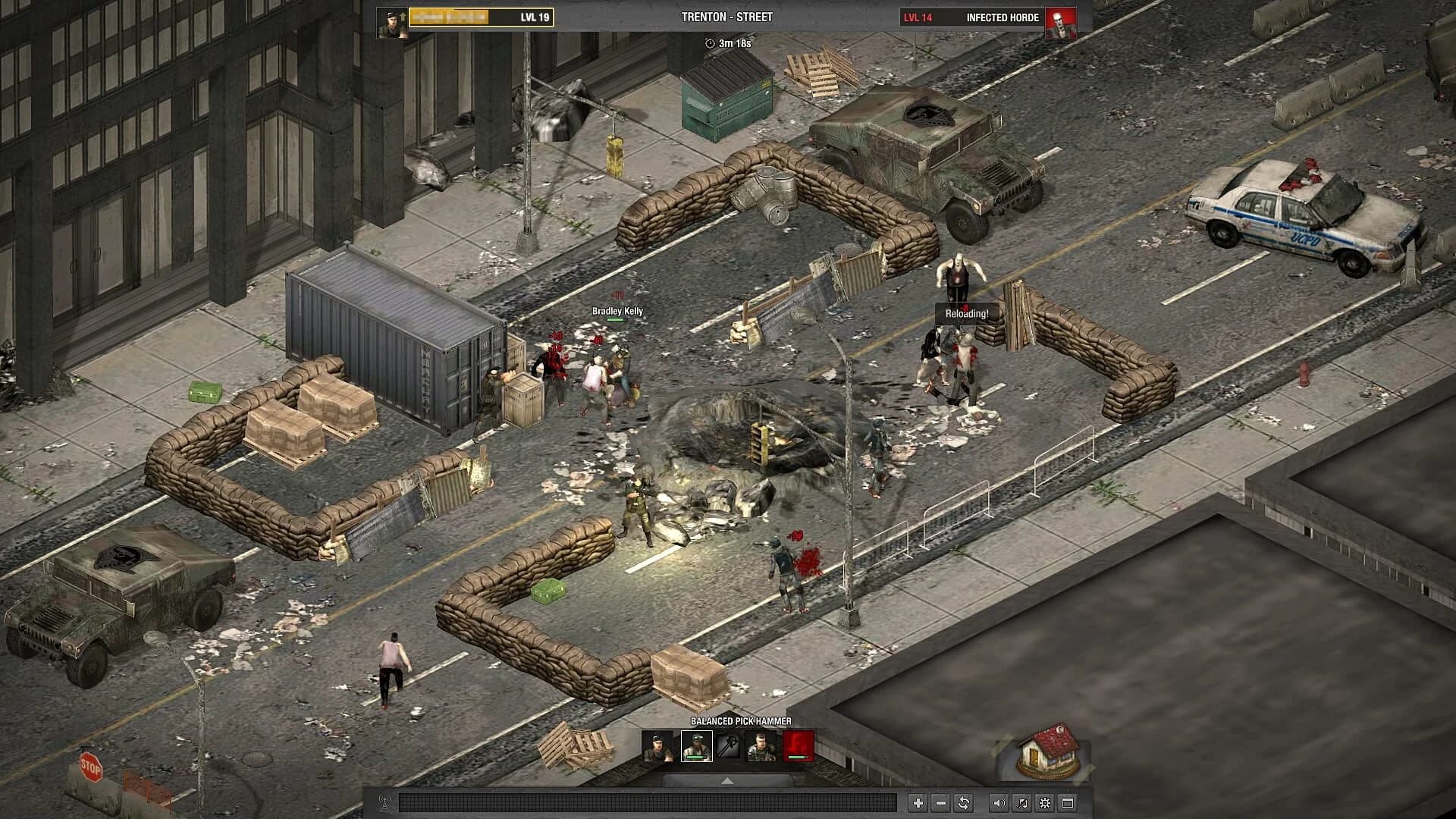Expand the bottom panel with the up arrow

click(728, 780)
